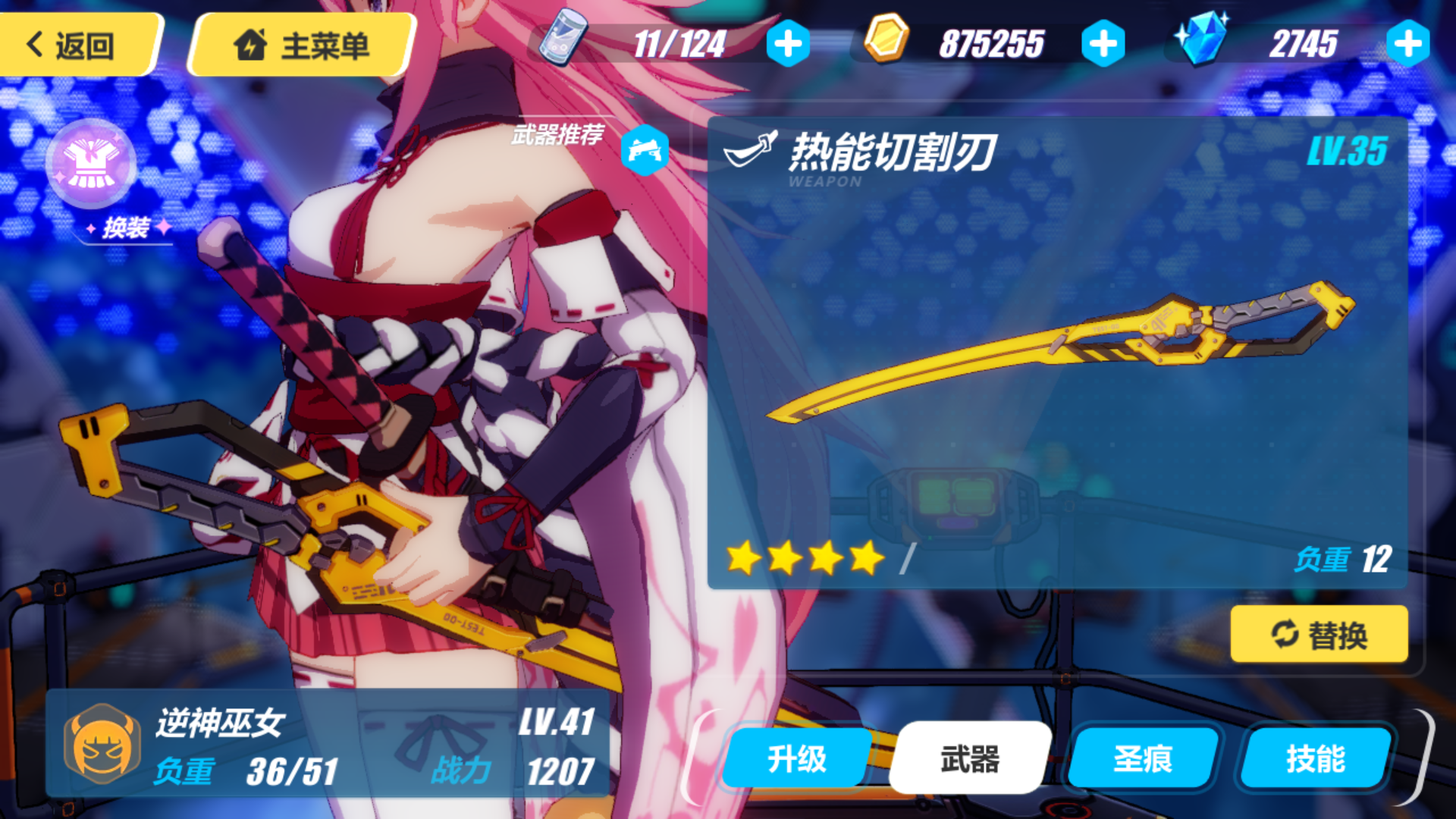This screenshot has width=1456, height=819.
Task: Add crystals with the plus button
Action: [x=1407, y=44]
